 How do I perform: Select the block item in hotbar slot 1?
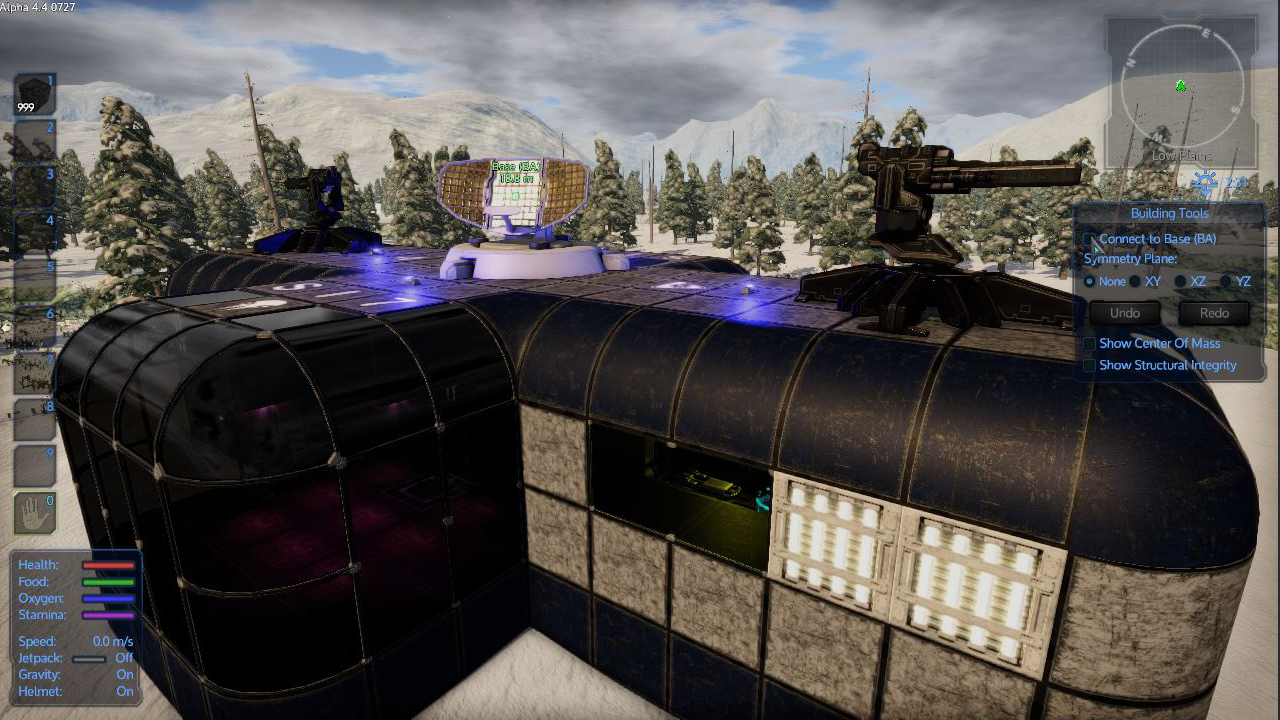click(x=34, y=96)
